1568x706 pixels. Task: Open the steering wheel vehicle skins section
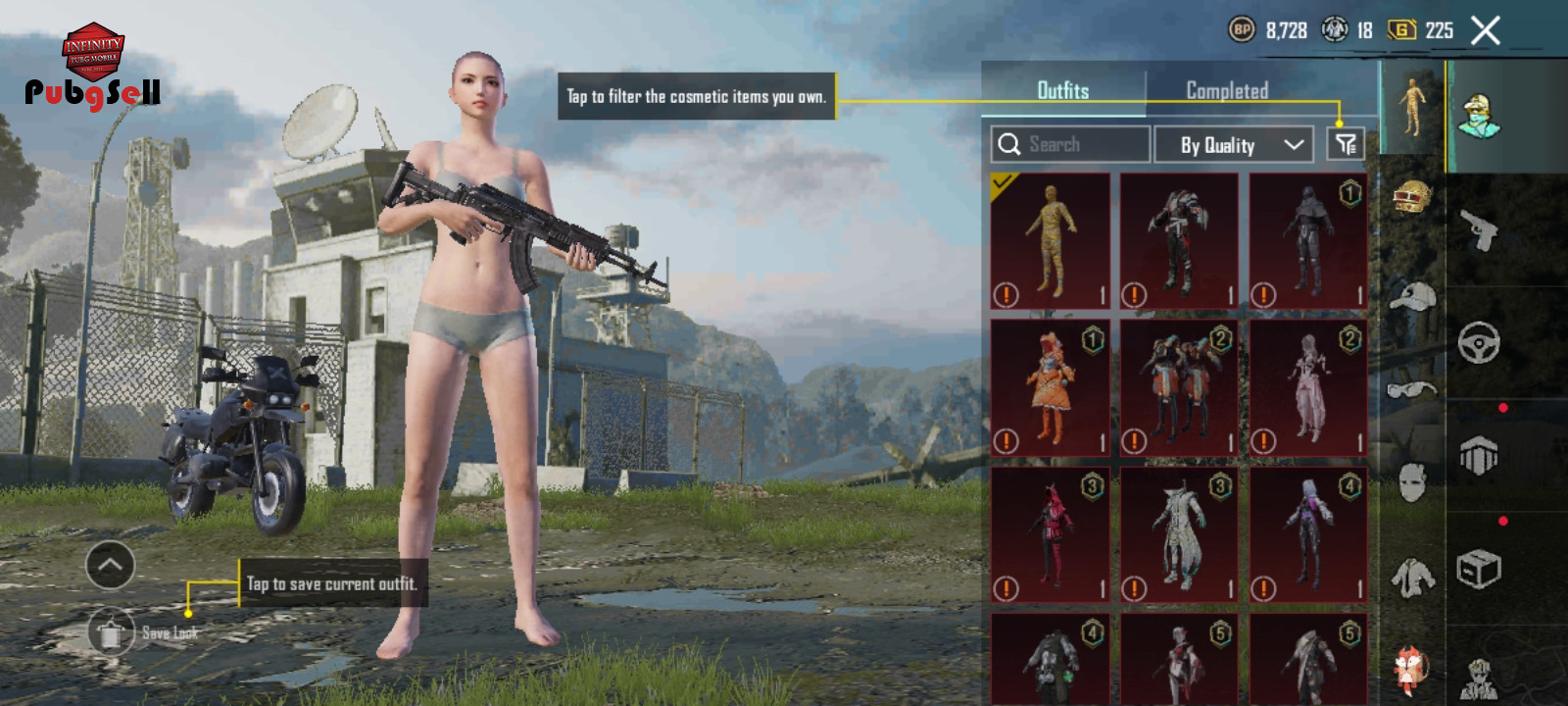tap(1479, 343)
